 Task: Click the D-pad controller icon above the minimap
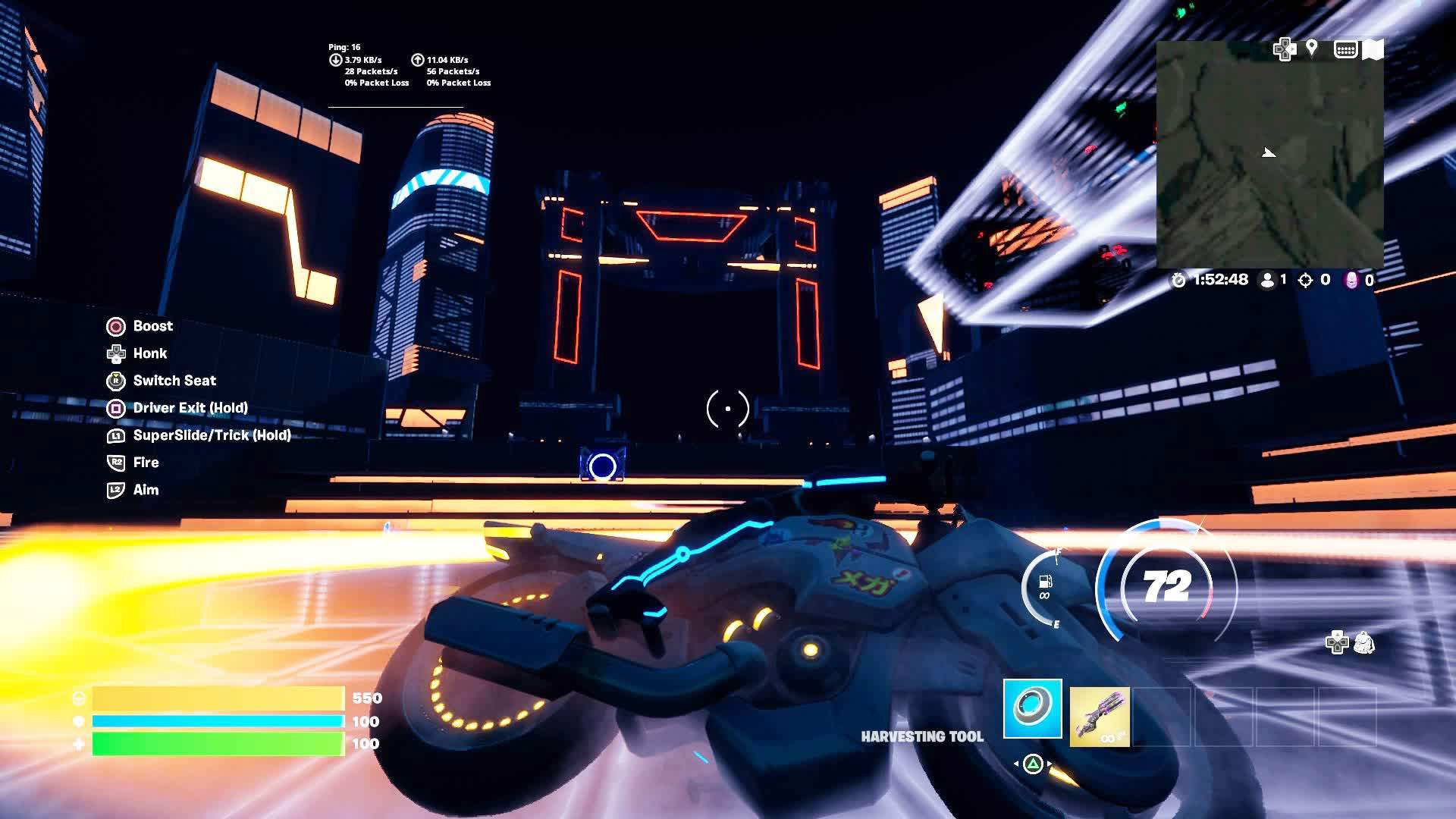(x=1285, y=49)
